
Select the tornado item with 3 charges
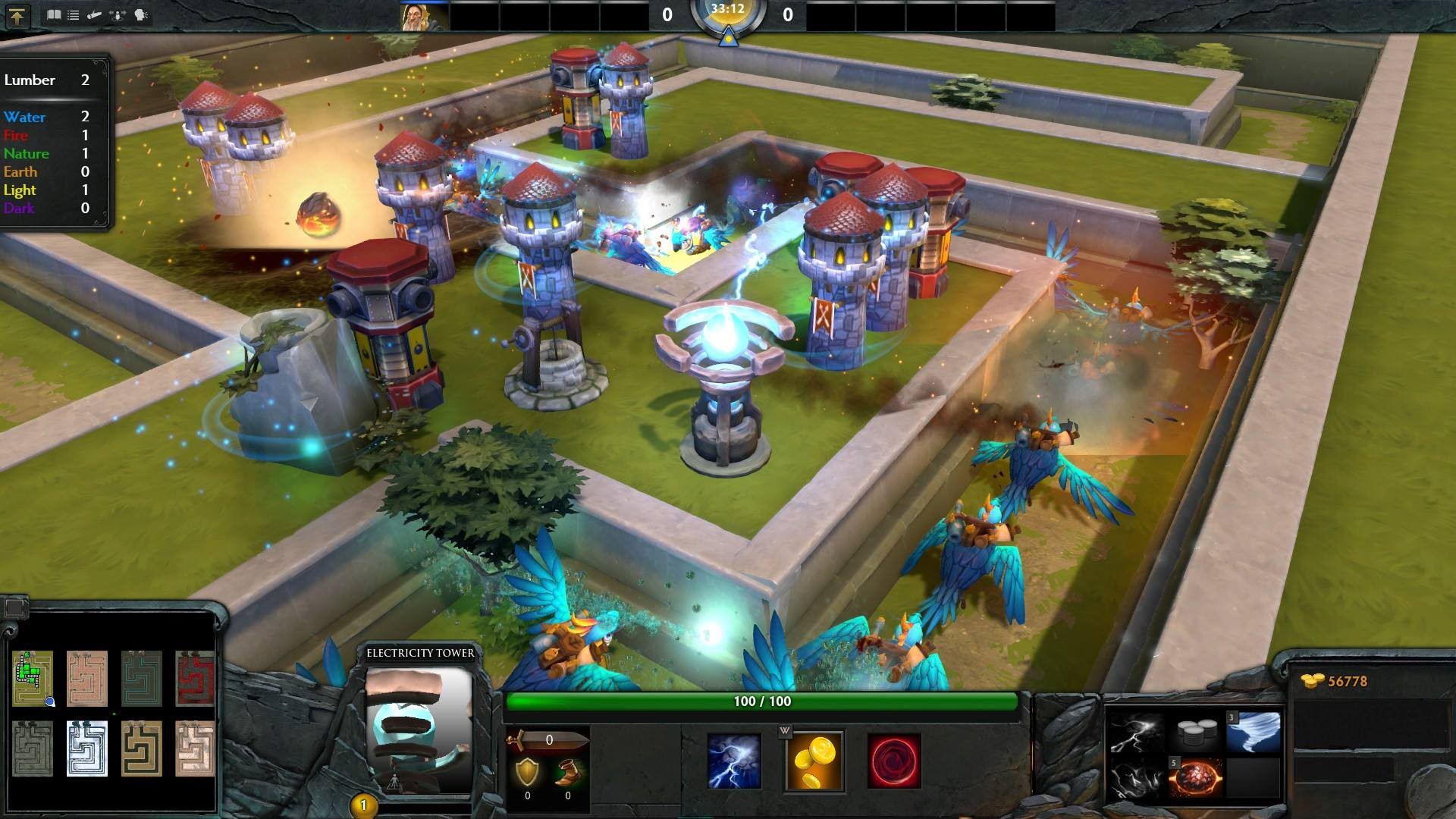click(x=1254, y=733)
